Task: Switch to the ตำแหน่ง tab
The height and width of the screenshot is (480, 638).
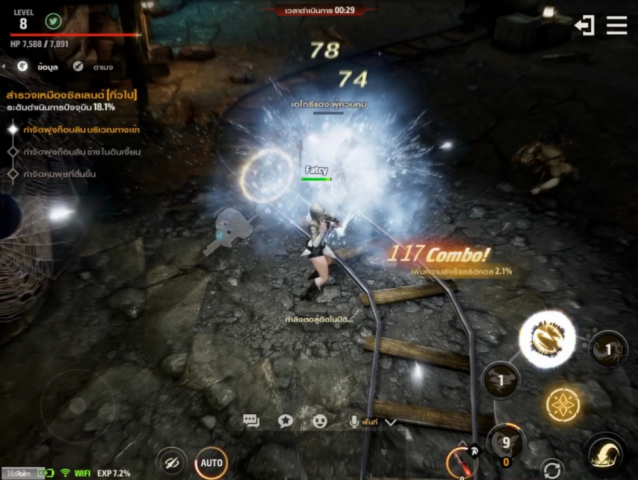Action: point(94,66)
